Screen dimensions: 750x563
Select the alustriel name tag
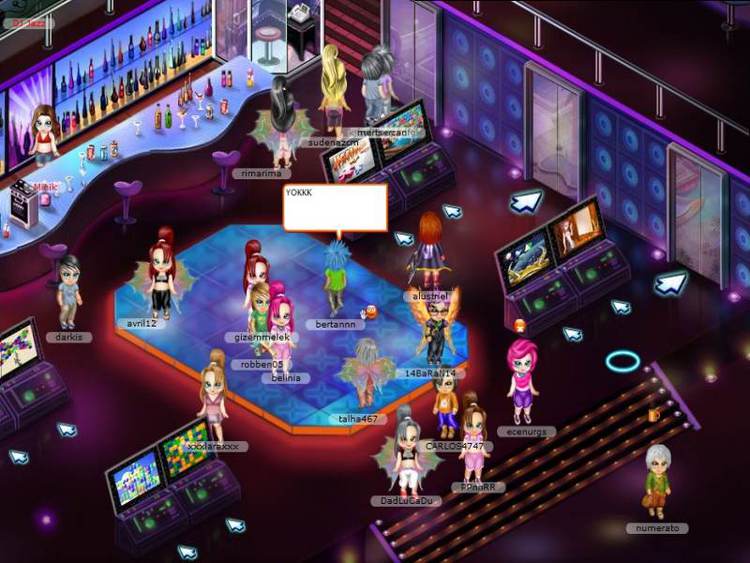tap(431, 297)
